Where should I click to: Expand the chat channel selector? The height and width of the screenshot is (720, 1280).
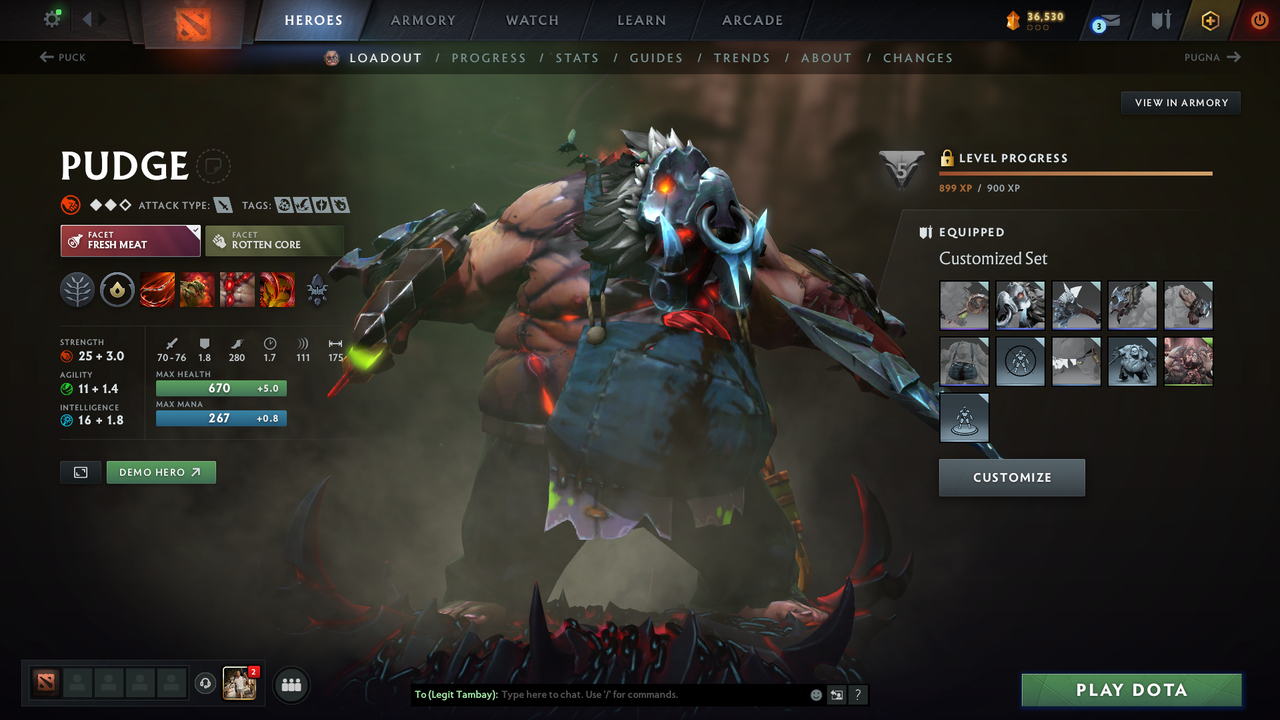click(456, 694)
